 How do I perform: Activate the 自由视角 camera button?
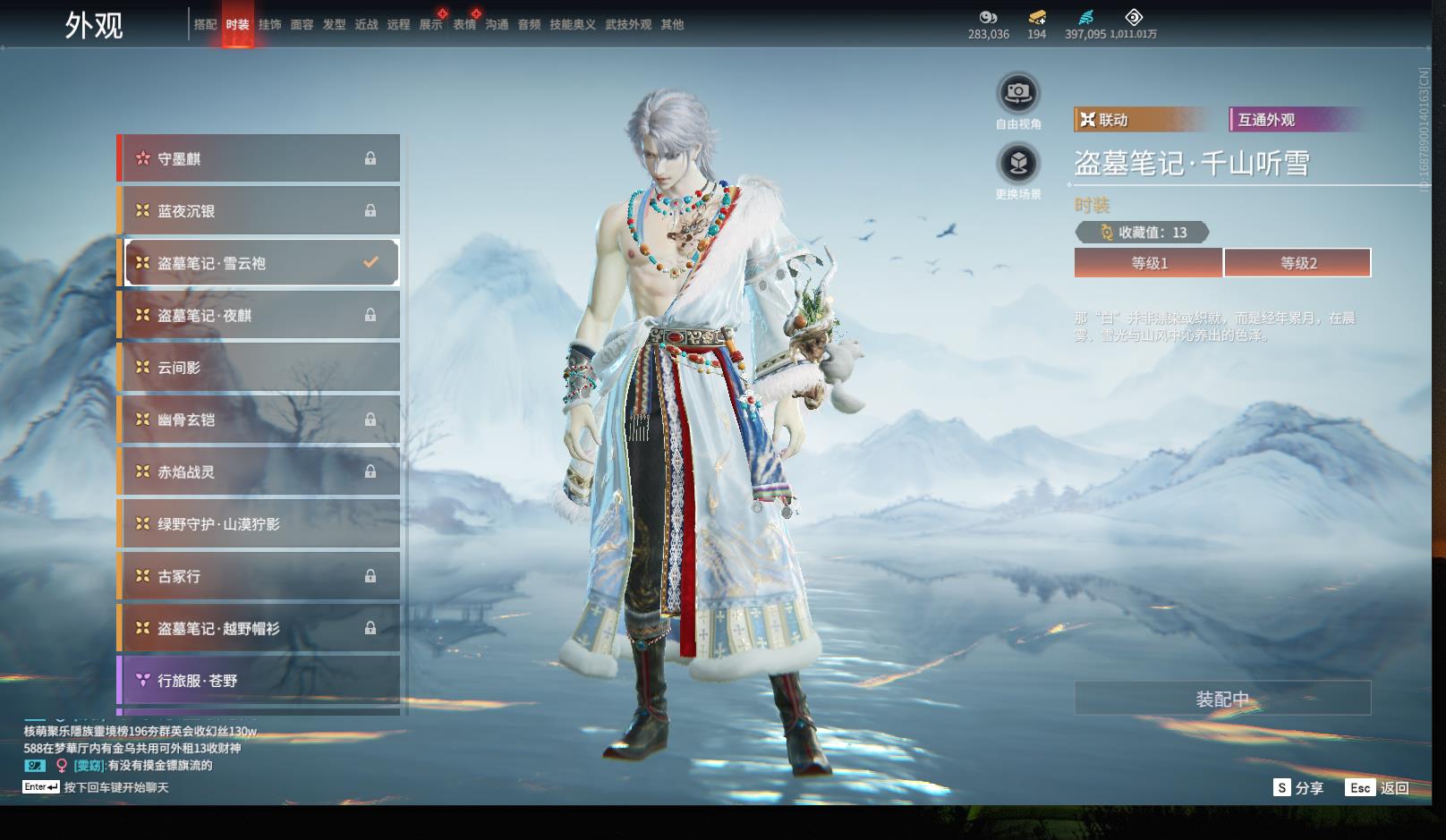click(x=1017, y=92)
